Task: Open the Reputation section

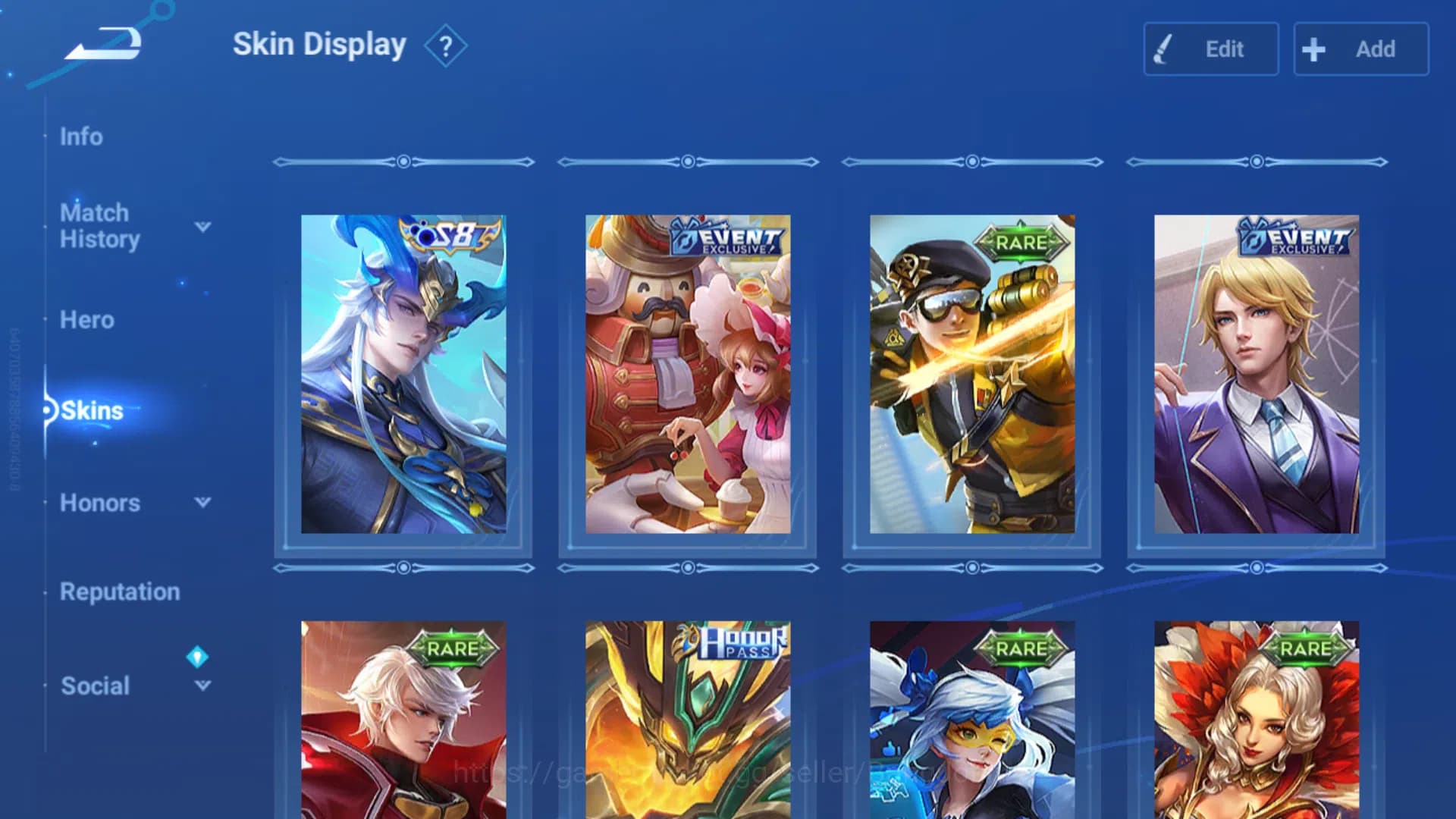Action: click(x=120, y=591)
